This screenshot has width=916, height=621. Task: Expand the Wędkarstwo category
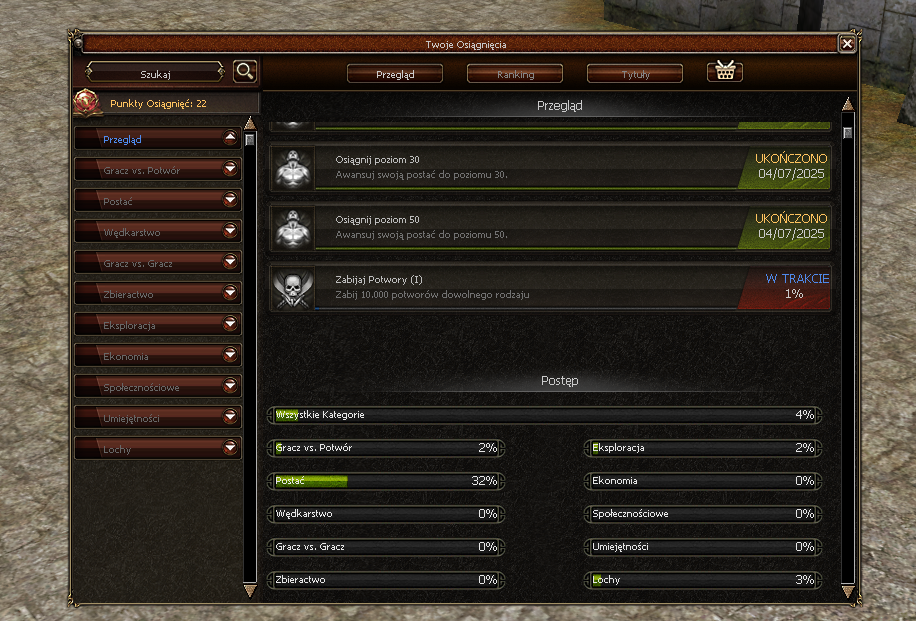[x=231, y=233]
